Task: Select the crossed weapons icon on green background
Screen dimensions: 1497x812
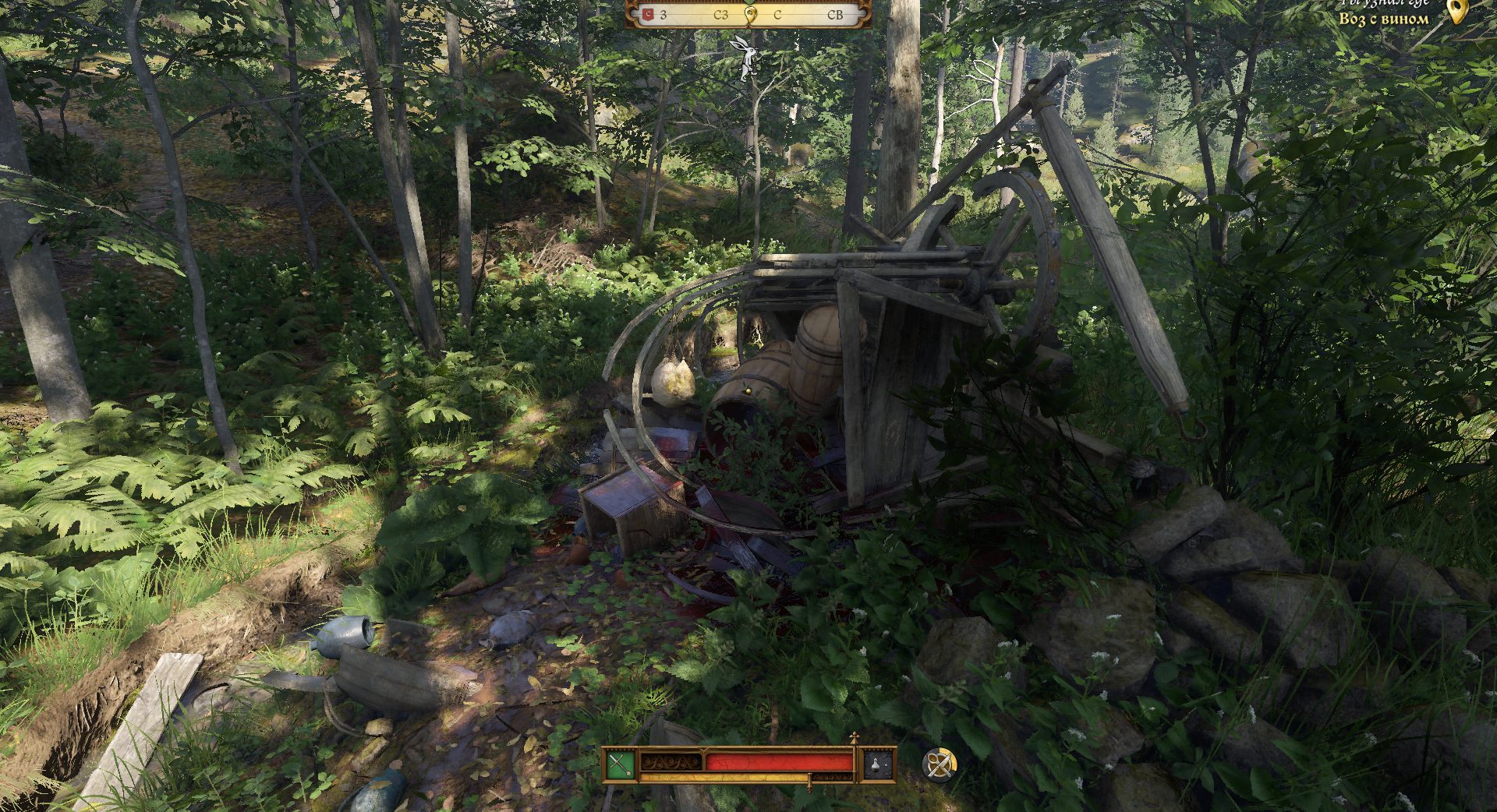Action: click(x=620, y=764)
